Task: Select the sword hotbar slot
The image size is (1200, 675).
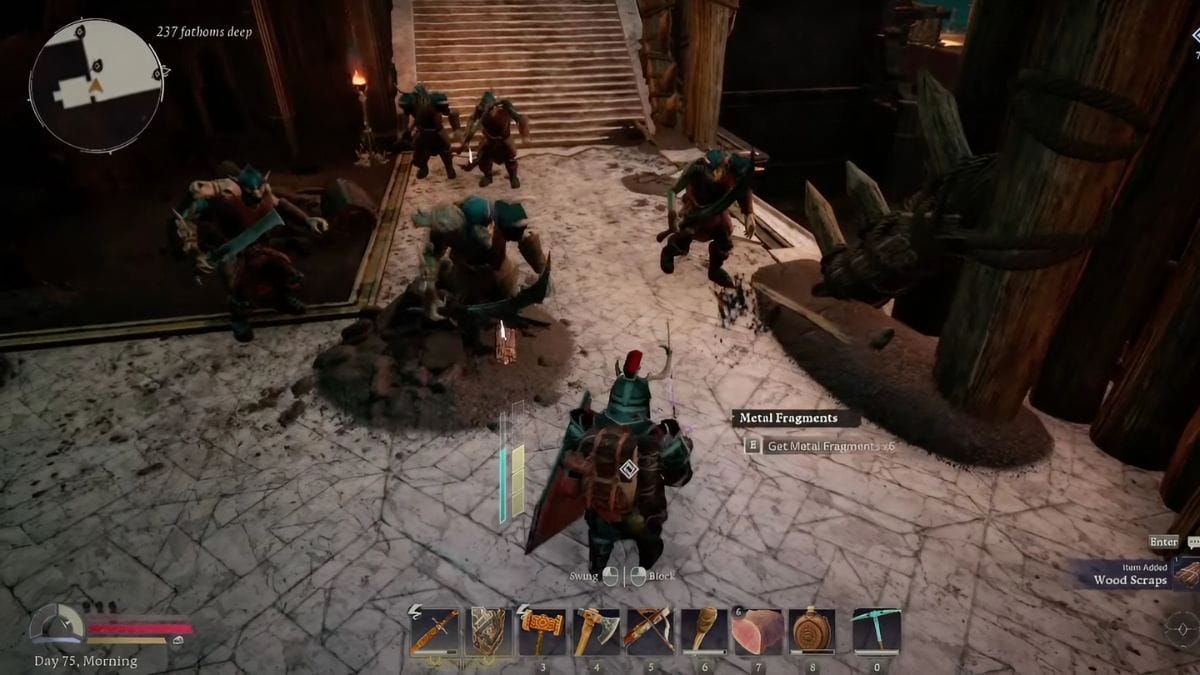Action: click(434, 631)
